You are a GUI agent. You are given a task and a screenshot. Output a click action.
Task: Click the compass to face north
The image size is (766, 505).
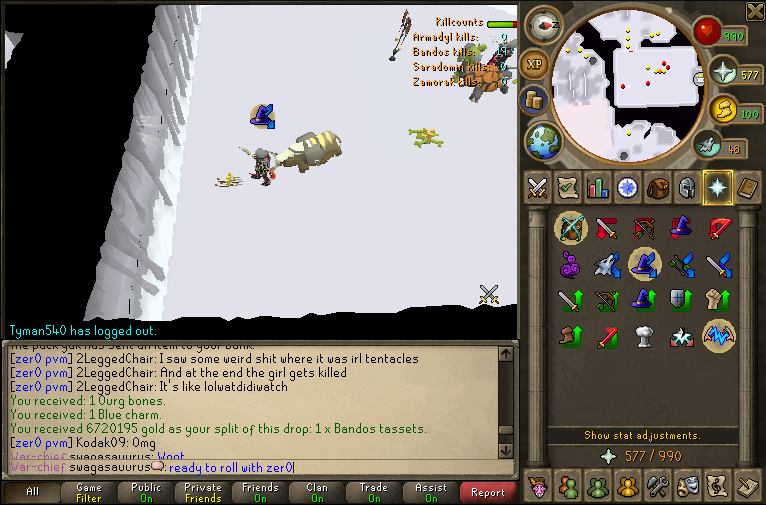pos(544,22)
